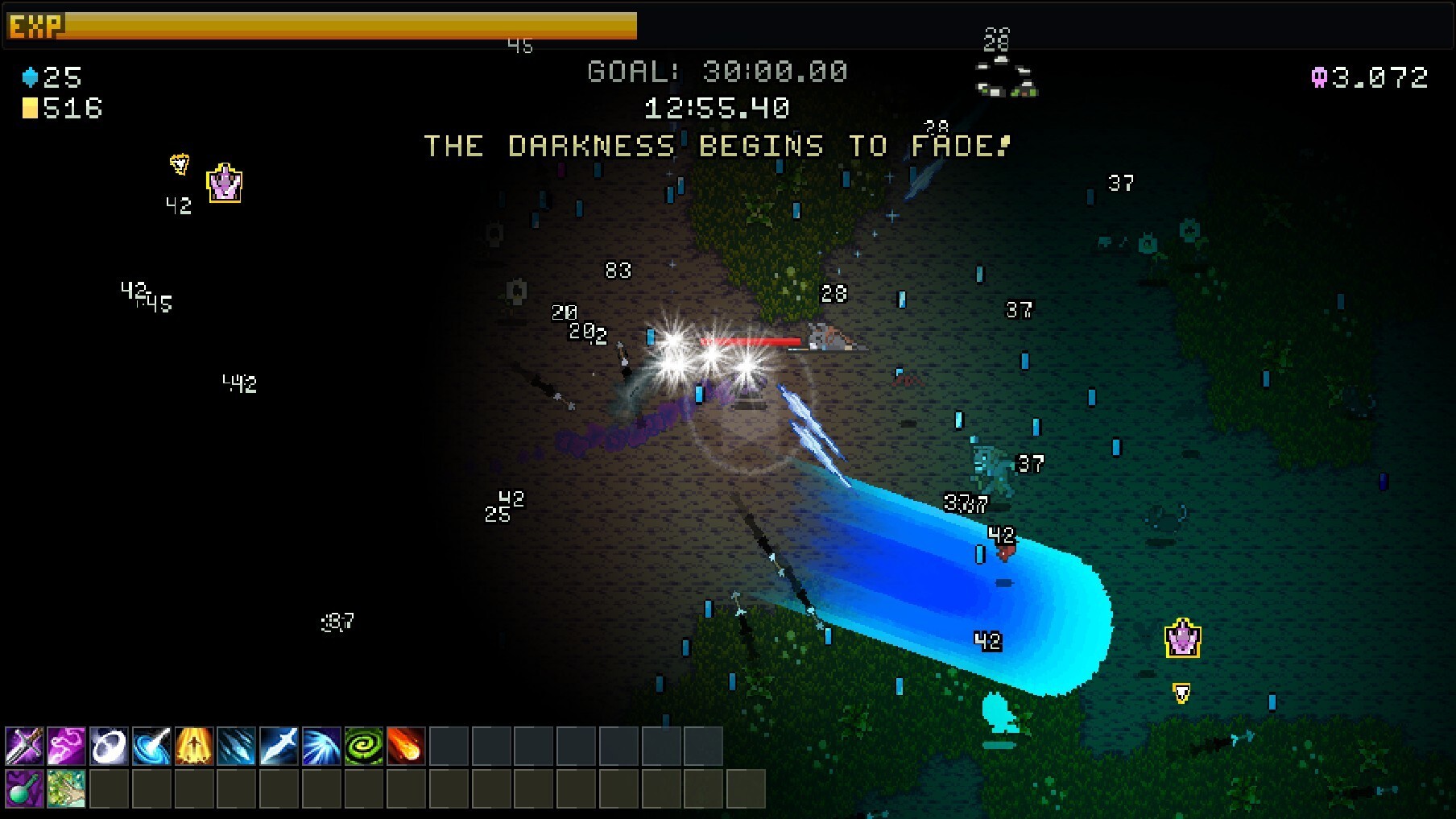
Task: Click the GOAL: 30:00.00 label
Action: click(x=717, y=71)
